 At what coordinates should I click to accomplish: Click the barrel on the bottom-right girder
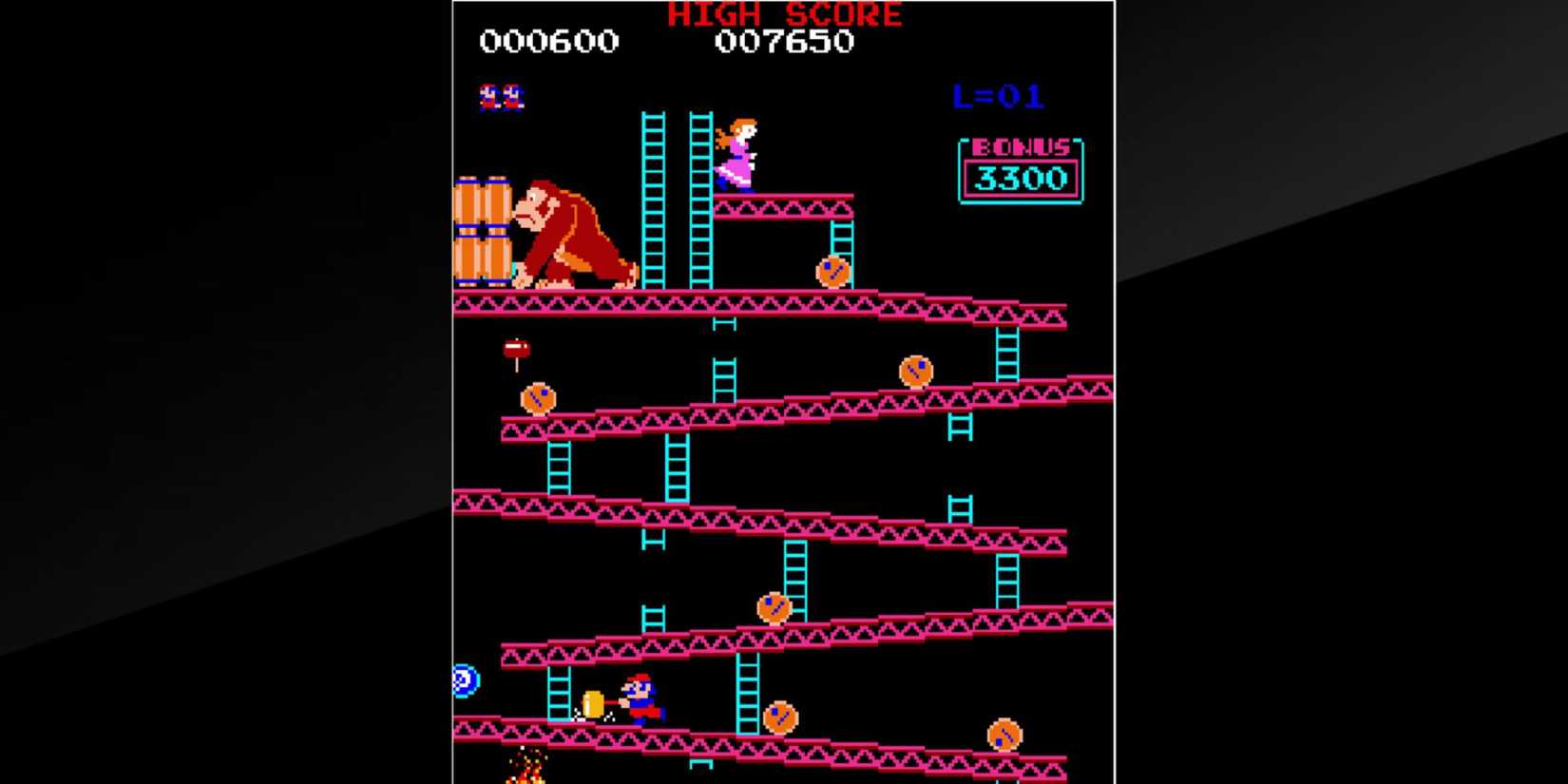(1003, 733)
